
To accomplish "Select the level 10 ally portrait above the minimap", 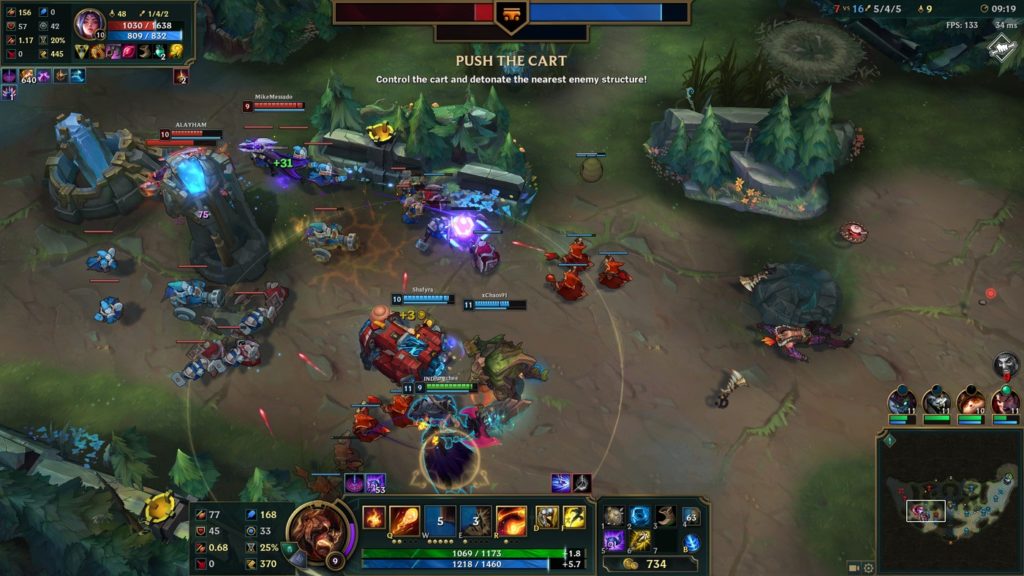I will [971, 401].
